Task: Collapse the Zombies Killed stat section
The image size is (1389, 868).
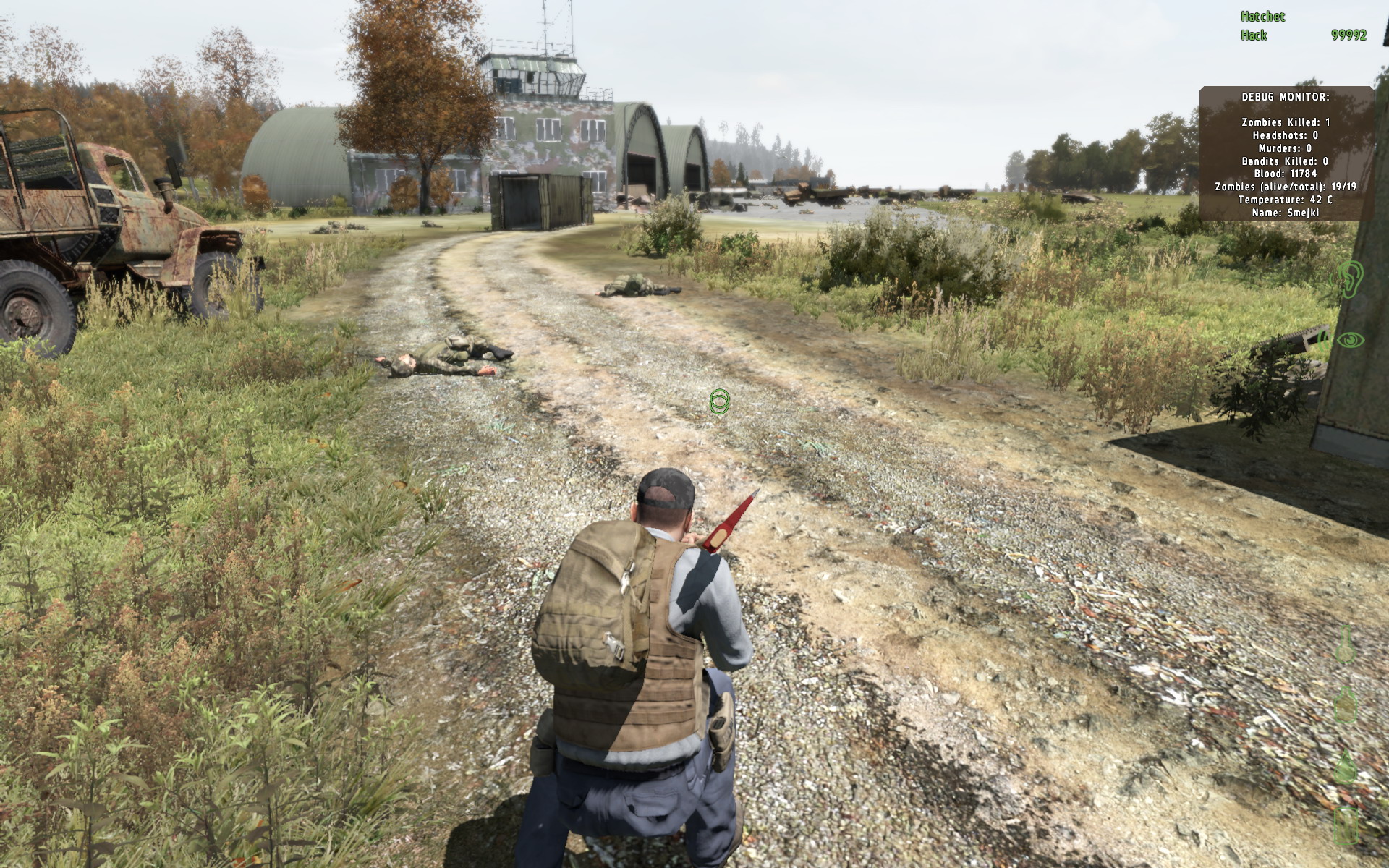Action: pos(1284,121)
